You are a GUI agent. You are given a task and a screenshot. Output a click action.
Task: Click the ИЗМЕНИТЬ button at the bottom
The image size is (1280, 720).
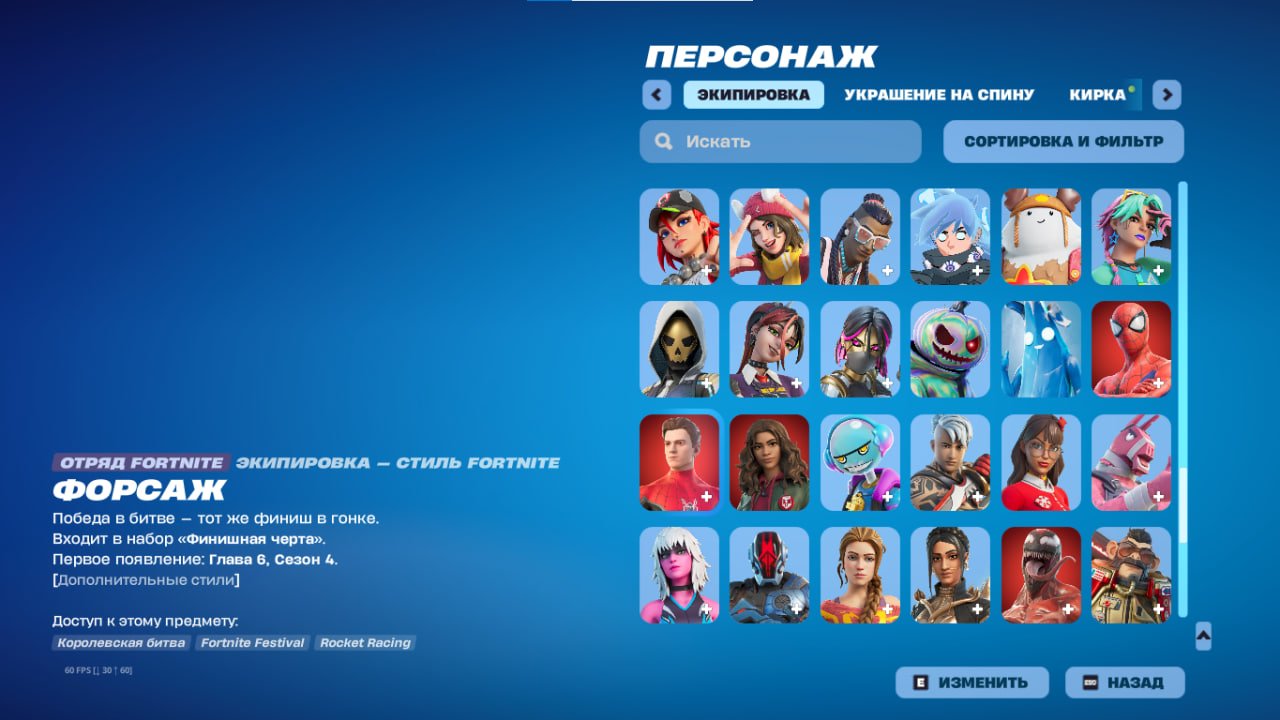coord(970,681)
